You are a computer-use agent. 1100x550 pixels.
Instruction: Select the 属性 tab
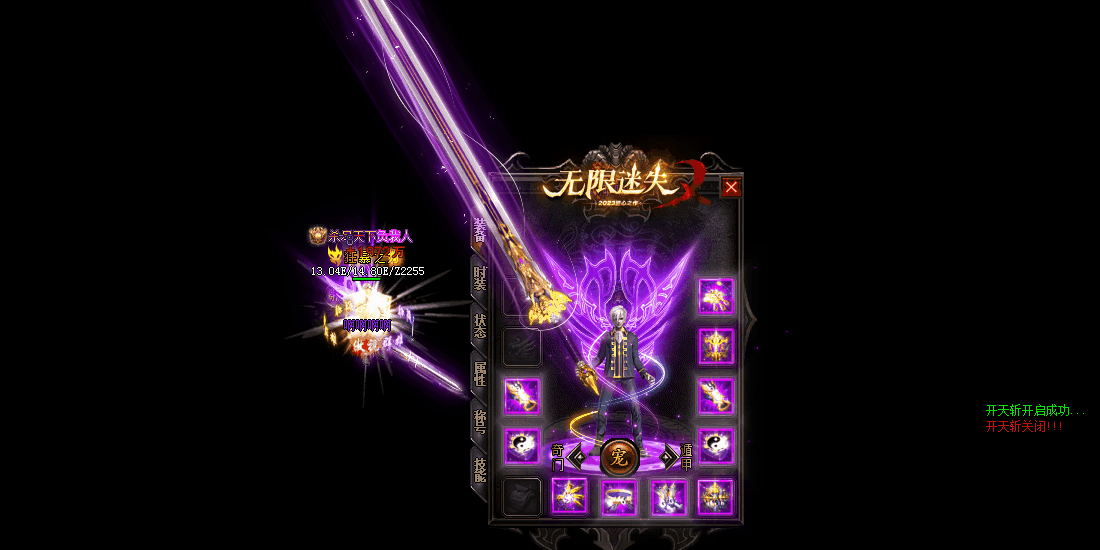pyautogui.click(x=480, y=374)
